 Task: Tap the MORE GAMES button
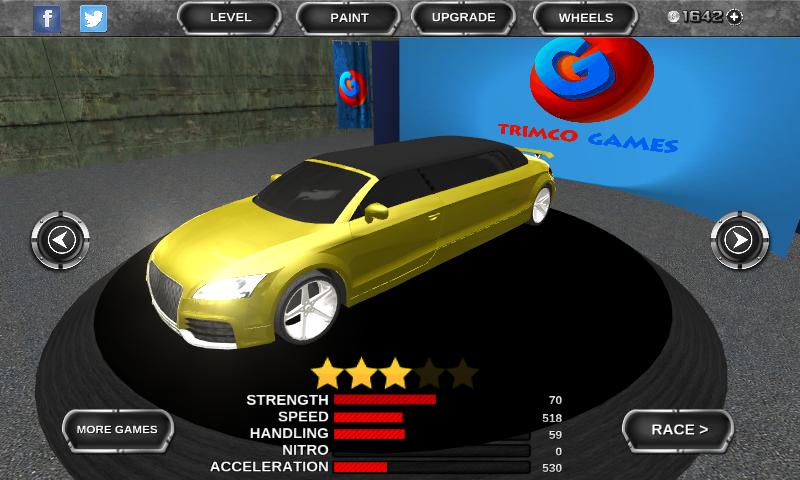pos(117,430)
